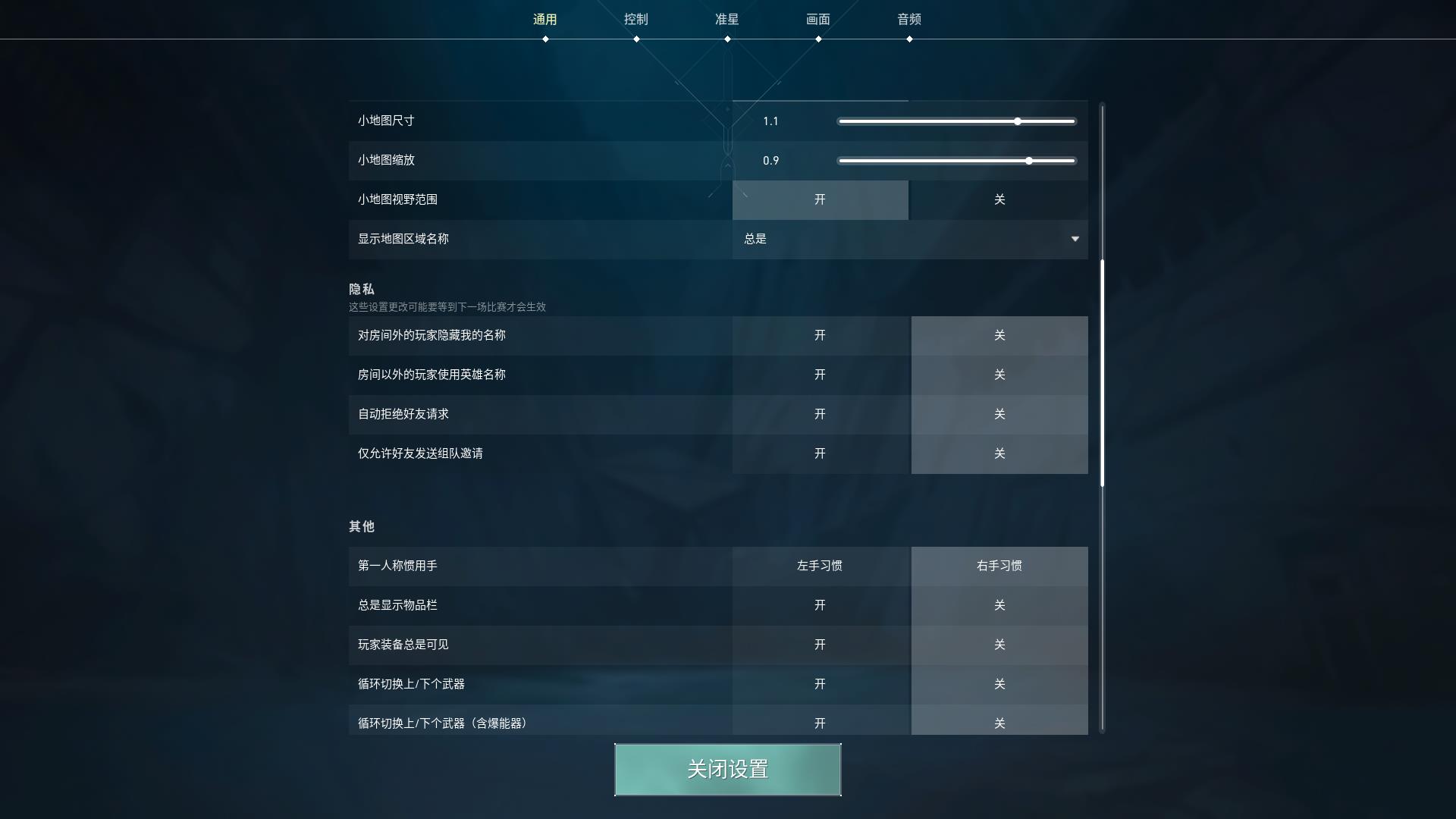Click the right-side scrollbar

click(1102, 372)
